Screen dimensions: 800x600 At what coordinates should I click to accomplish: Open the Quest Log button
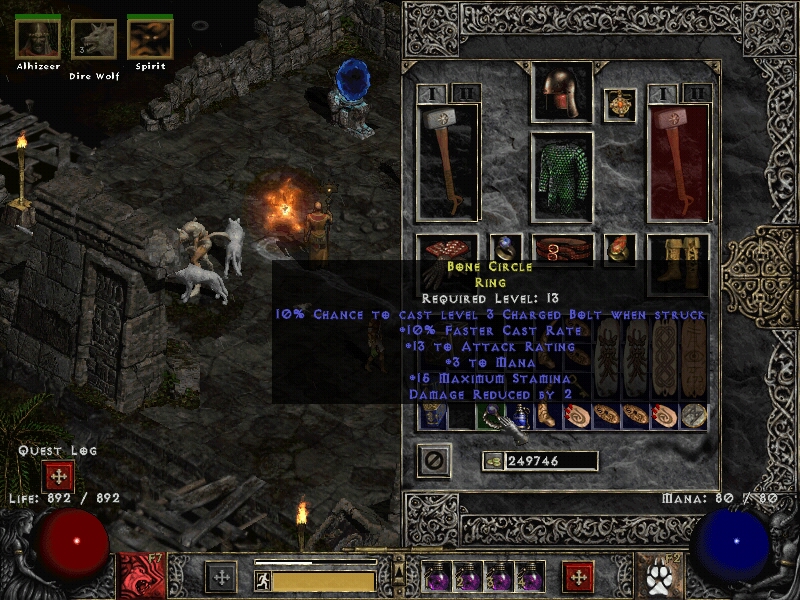[57, 477]
